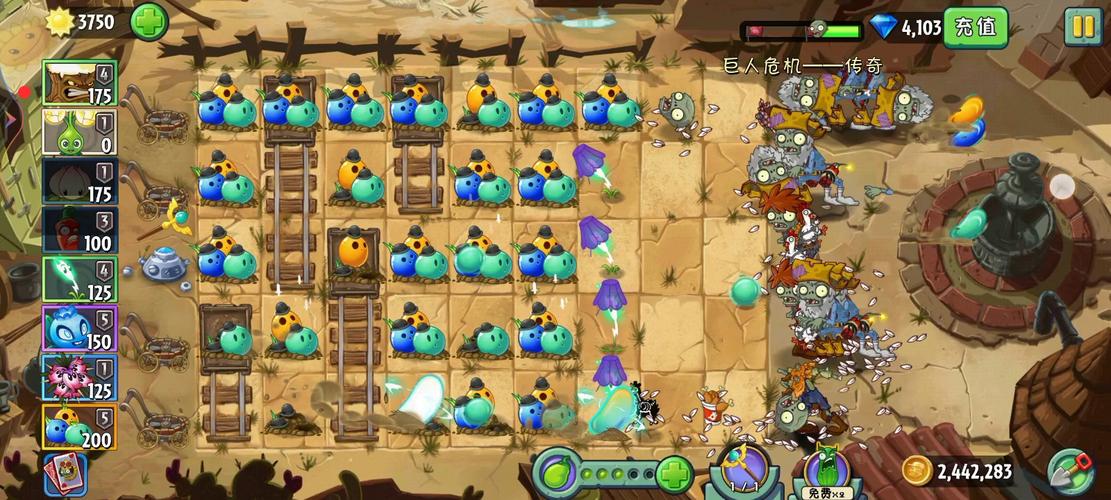Buy more plant food with plus button
This screenshot has height=500, width=1111.
675,472
